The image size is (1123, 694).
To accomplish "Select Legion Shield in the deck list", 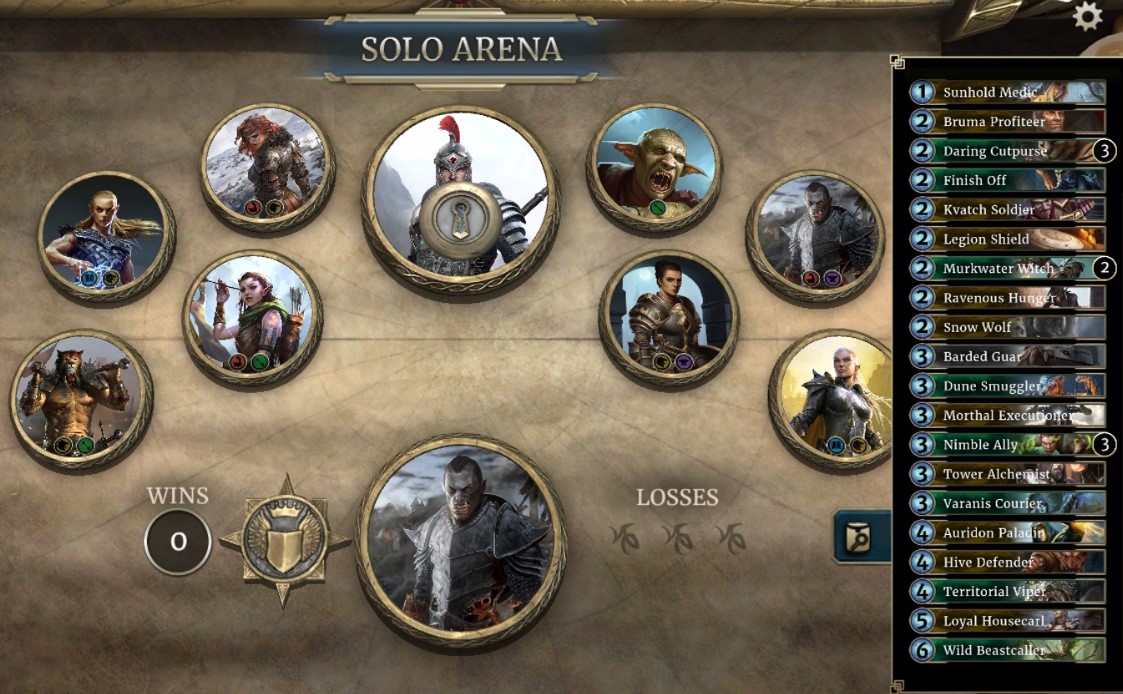I will tap(1007, 239).
